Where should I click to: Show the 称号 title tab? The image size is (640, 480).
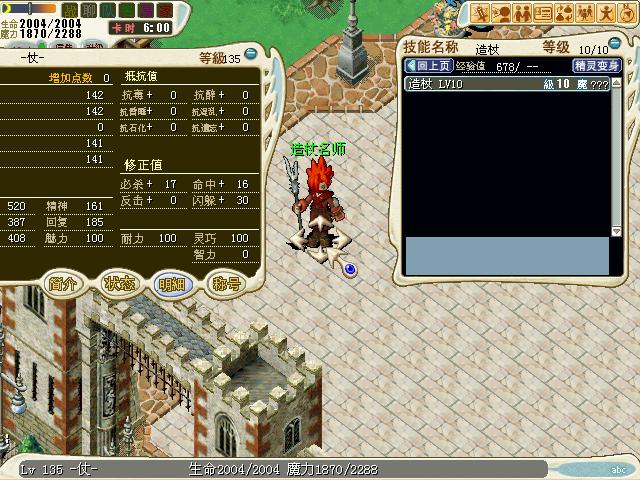coord(227,283)
